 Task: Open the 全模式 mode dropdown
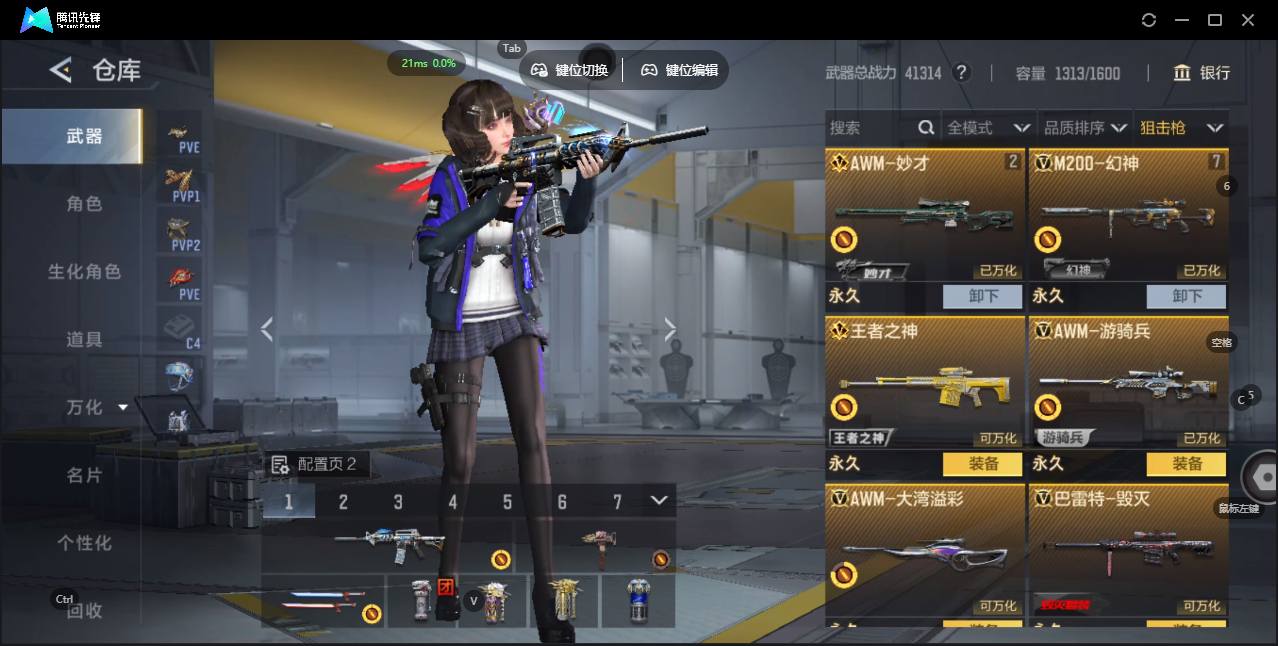987,128
